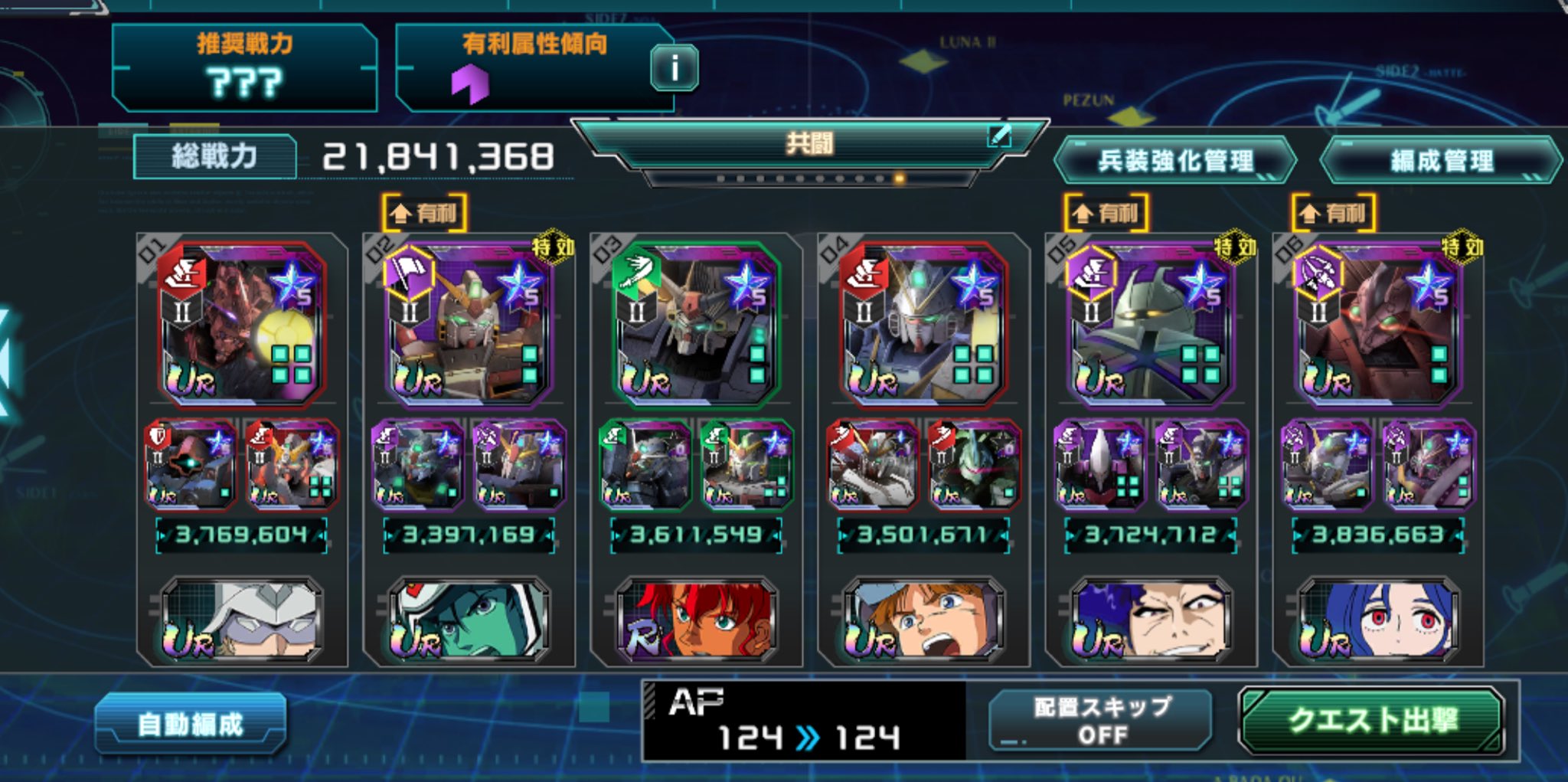
Task: Run auto formation with 自動編成
Action: (x=191, y=724)
